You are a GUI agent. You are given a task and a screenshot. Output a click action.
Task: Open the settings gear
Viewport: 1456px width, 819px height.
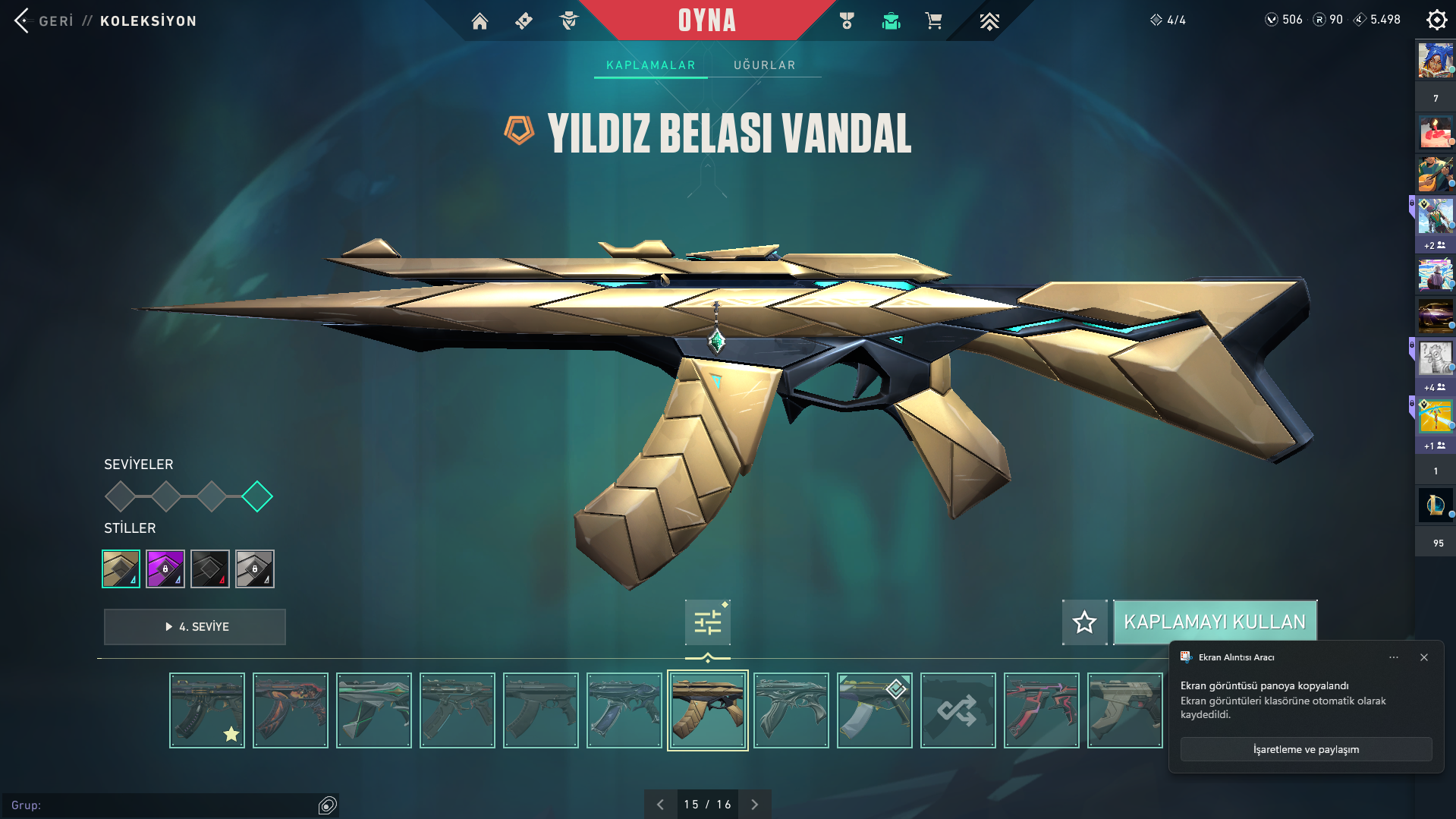tap(1436, 20)
